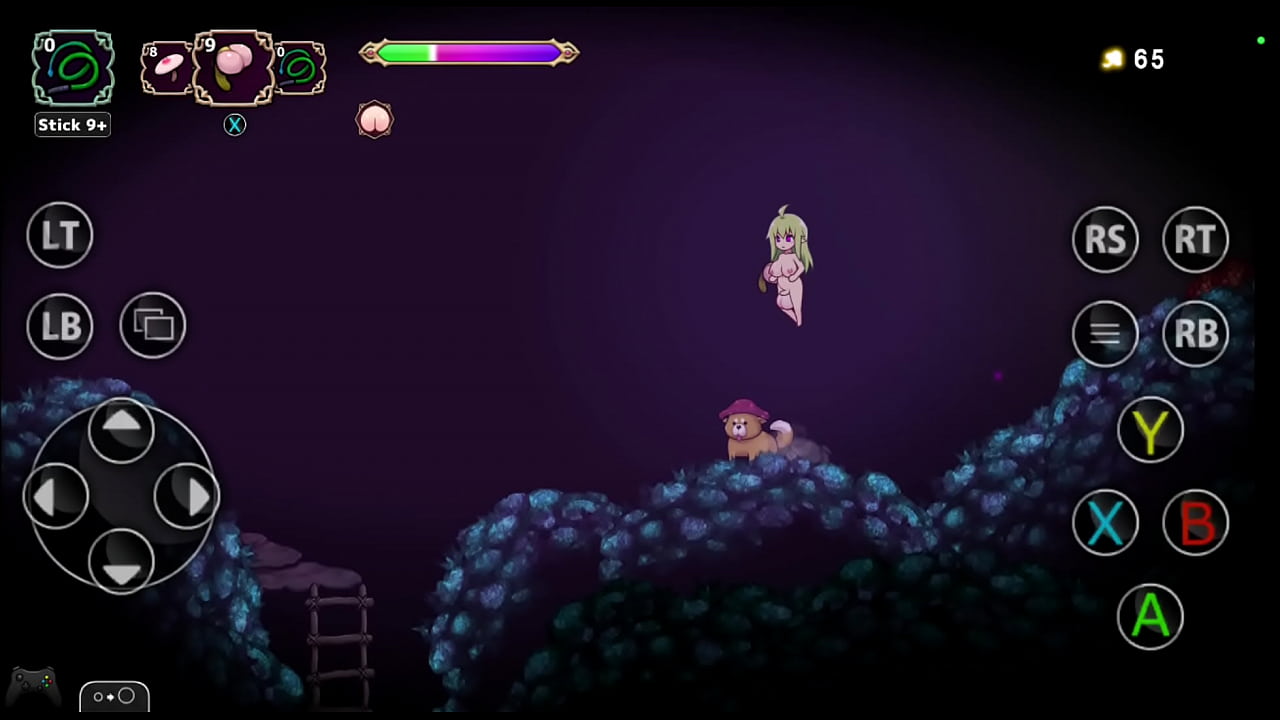Select the peach item slot
This screenshot has height=720, width=1280.
[x=233, y=68]
